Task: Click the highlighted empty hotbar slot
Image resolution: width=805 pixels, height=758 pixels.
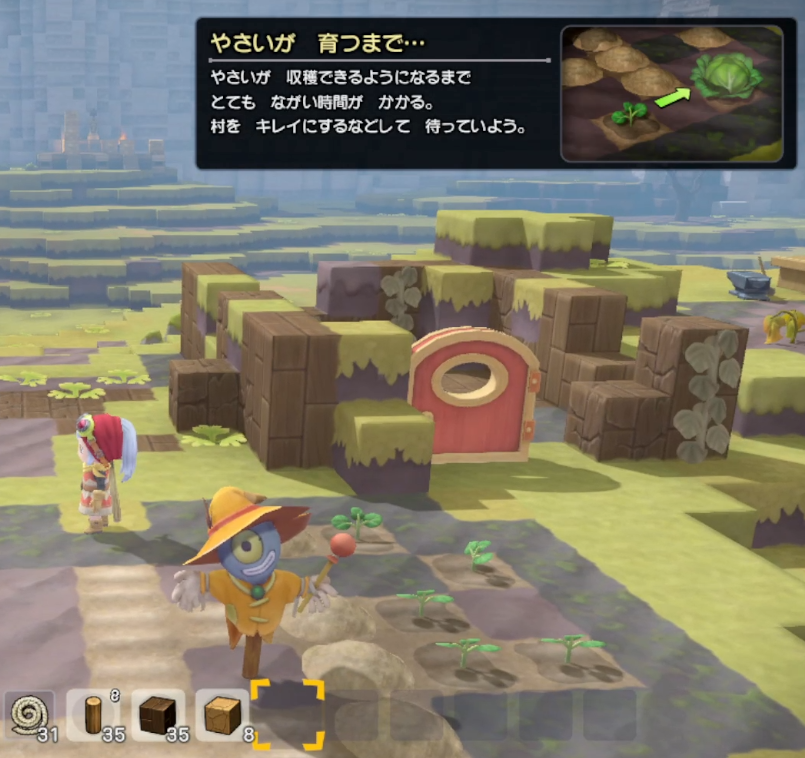Action: pyautogui.click(x=287, y=715)
